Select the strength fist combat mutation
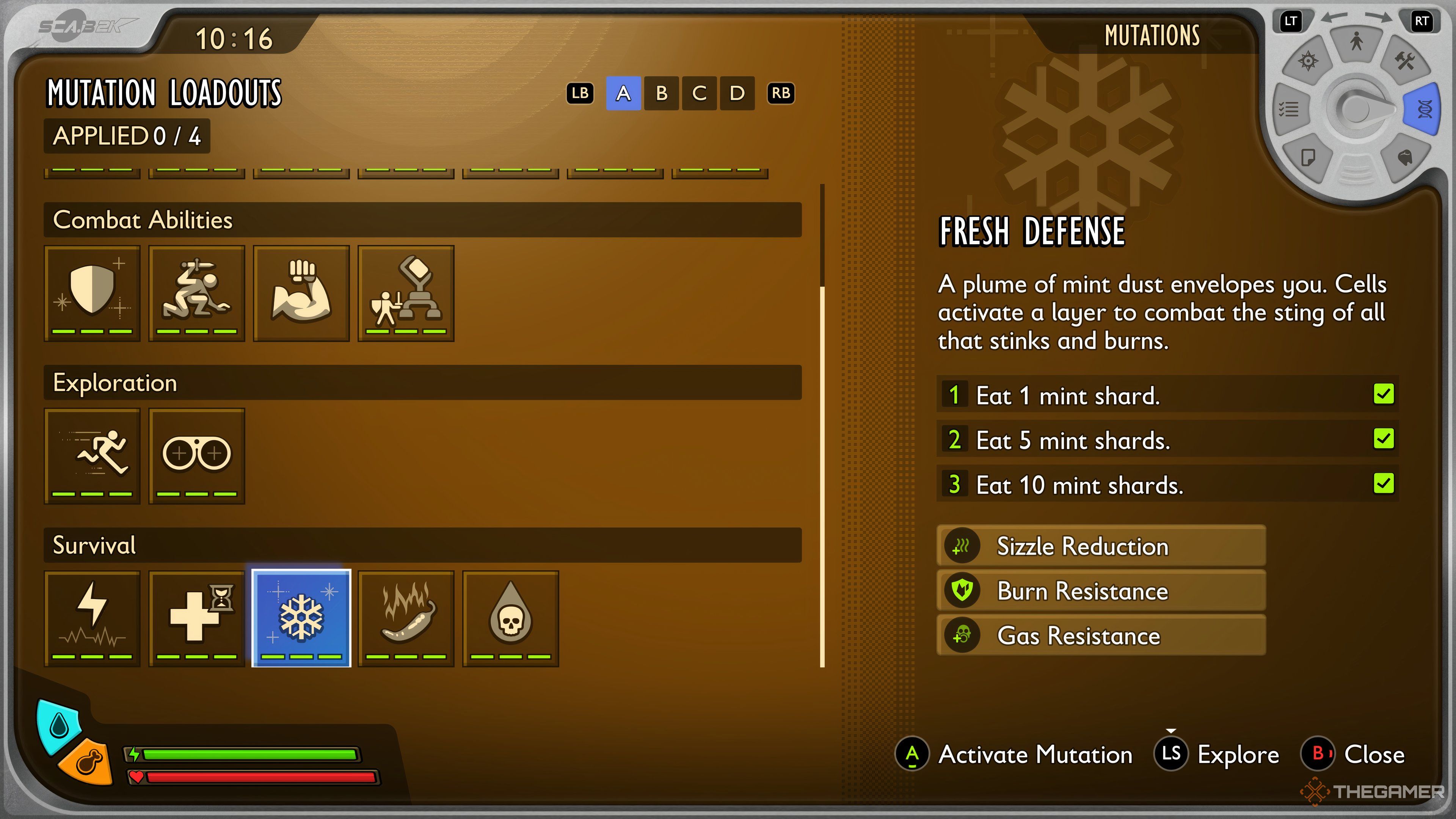 click(x=301, y=293)
